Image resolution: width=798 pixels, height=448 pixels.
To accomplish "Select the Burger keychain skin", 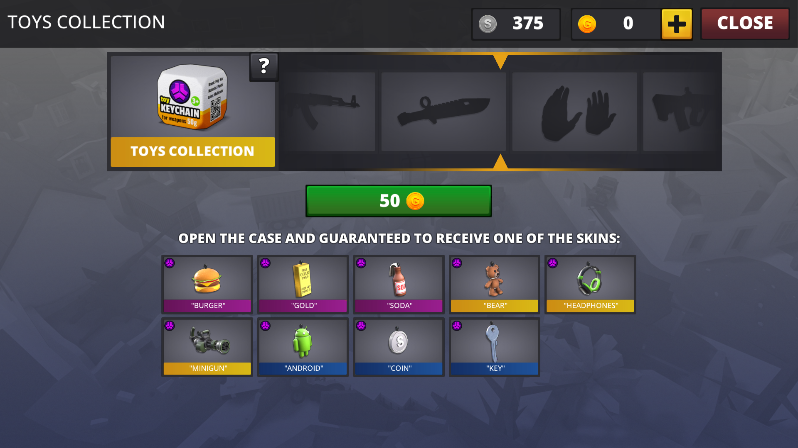I will pyautogui.click(x=207, y=284).
